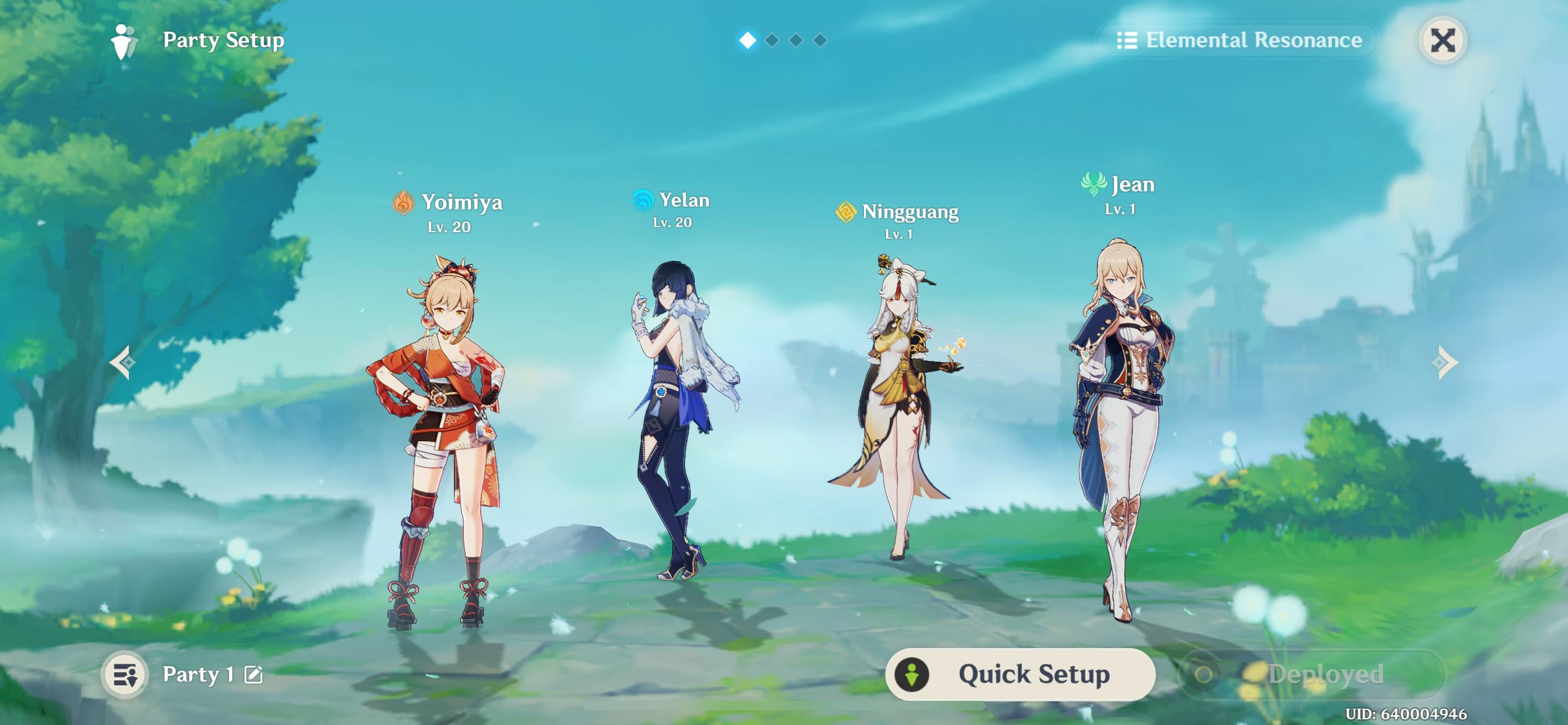This screenshot has width=1568, height=725.
Task: Click the Deployed status button
Action: click(x=1312, y=674)
